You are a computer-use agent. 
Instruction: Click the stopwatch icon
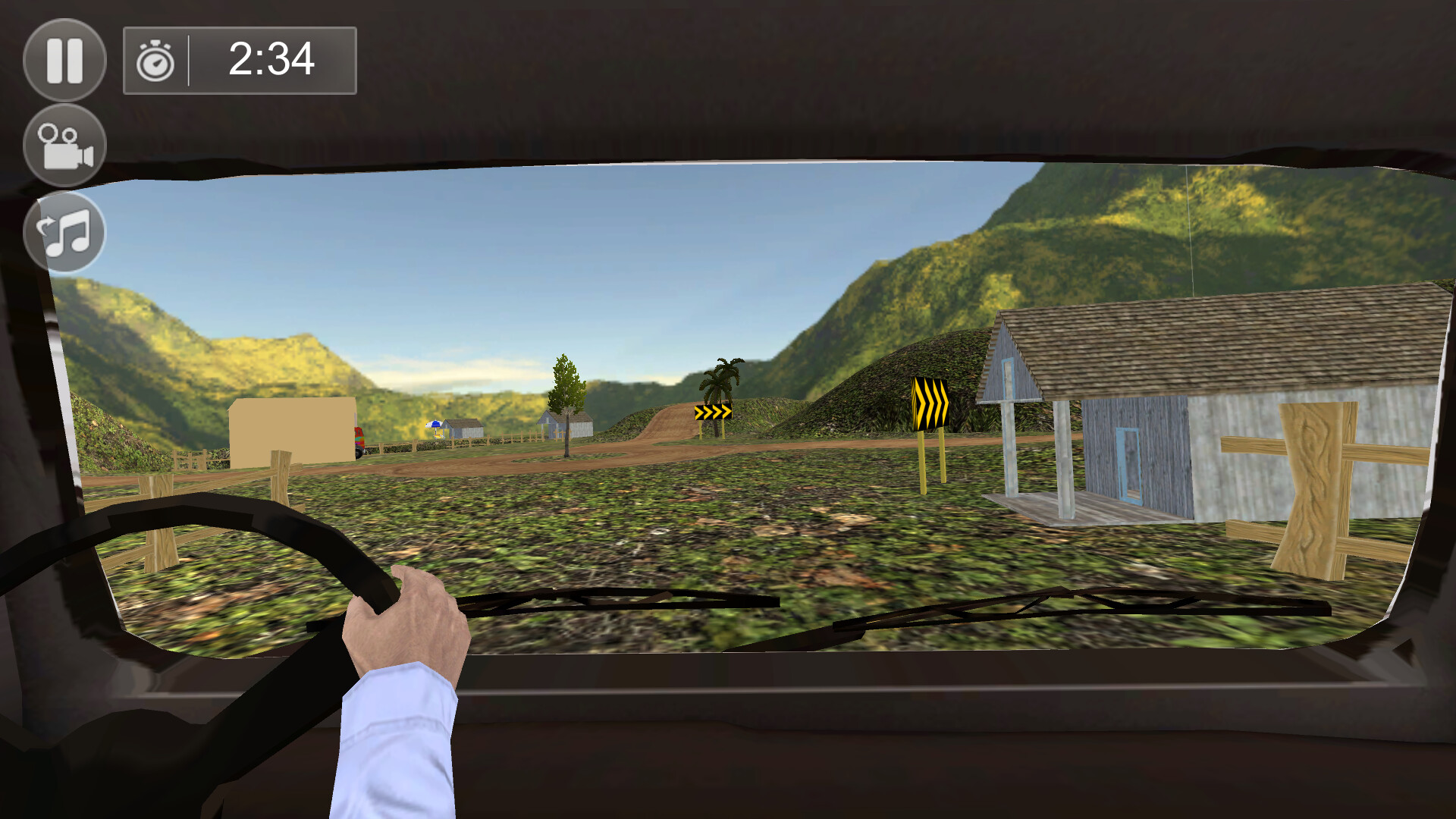(154, 61)
